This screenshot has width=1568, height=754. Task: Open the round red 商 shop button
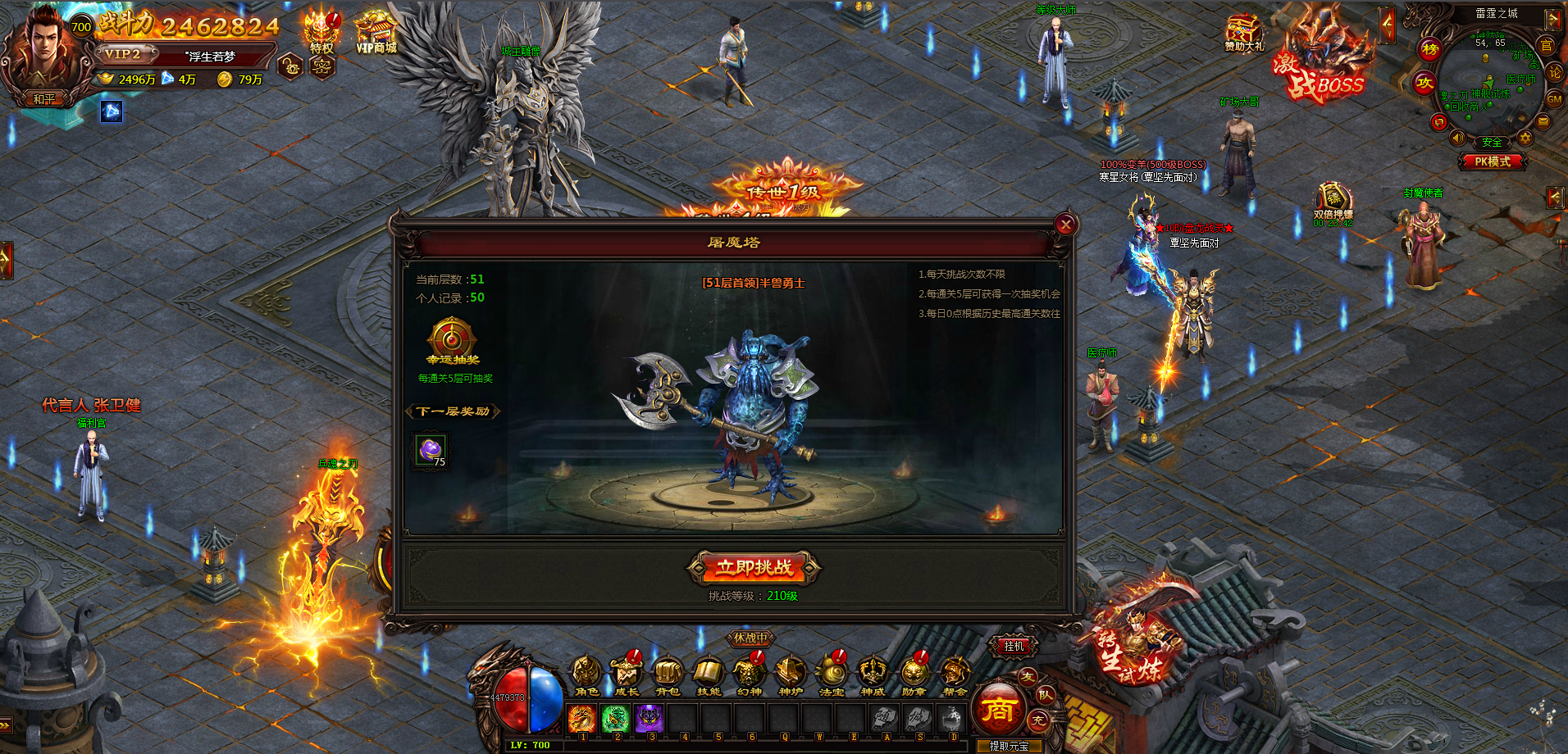pyautogui.click(x=998, y=710)
